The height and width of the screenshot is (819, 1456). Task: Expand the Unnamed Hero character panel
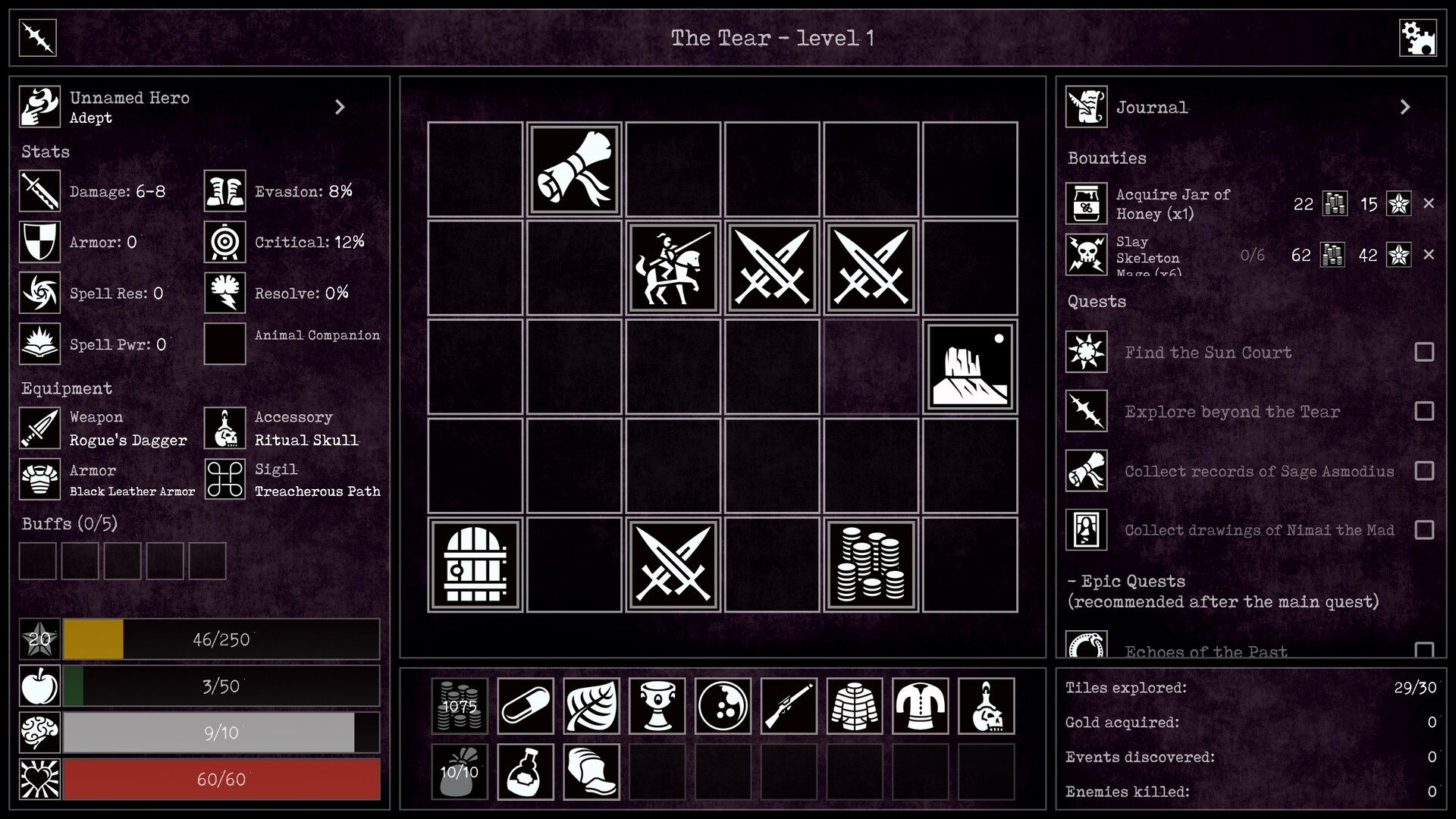click(x=340, y=106)
